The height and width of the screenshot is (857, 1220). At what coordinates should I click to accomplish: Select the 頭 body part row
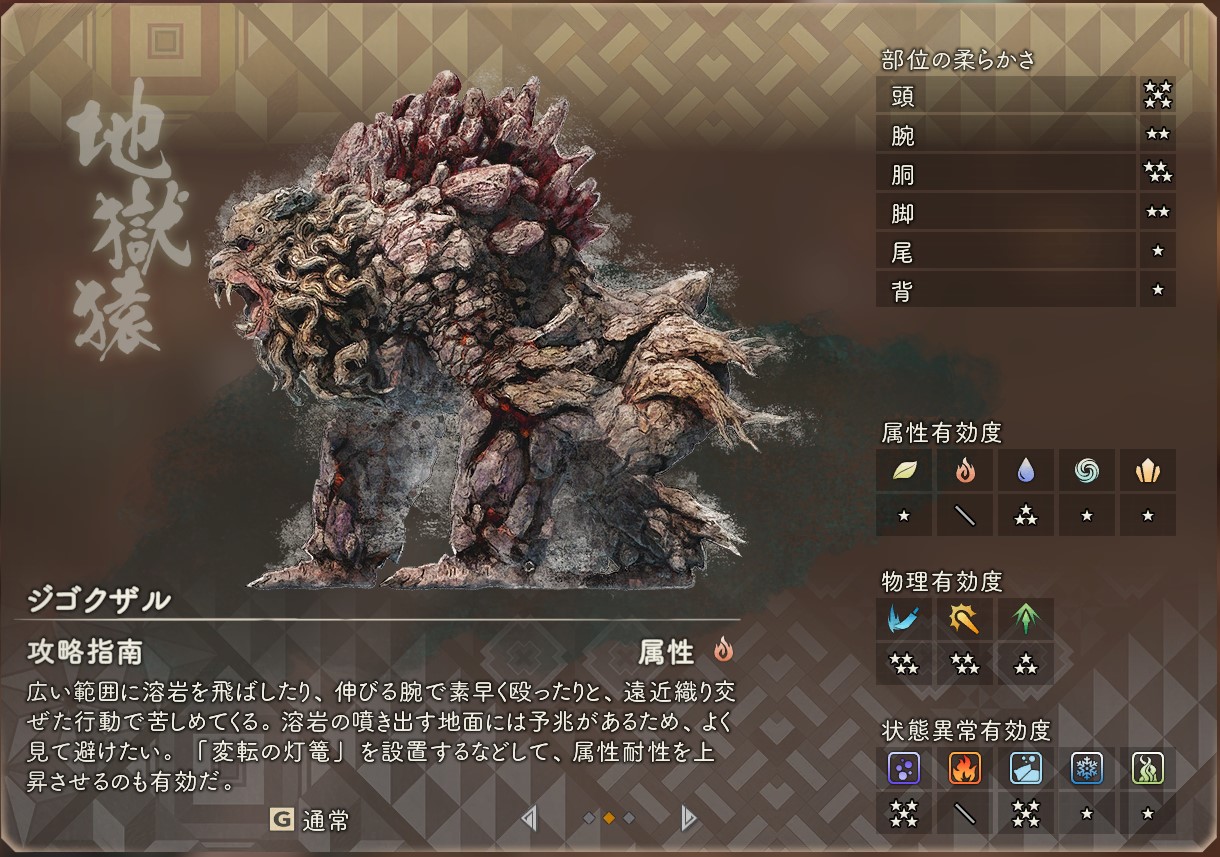(1006, 96)
